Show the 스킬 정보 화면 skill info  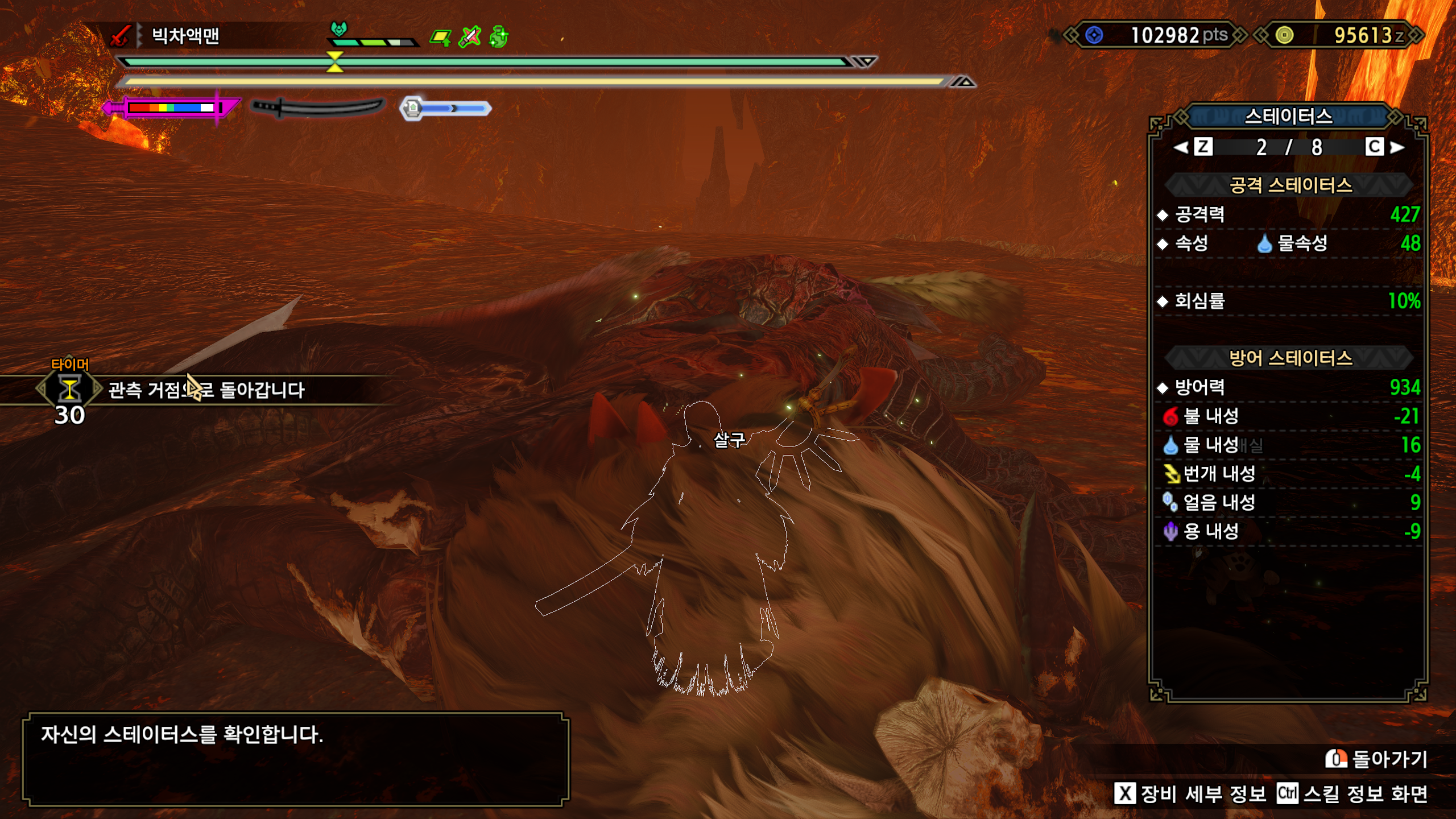click(x=1352, y=793)
